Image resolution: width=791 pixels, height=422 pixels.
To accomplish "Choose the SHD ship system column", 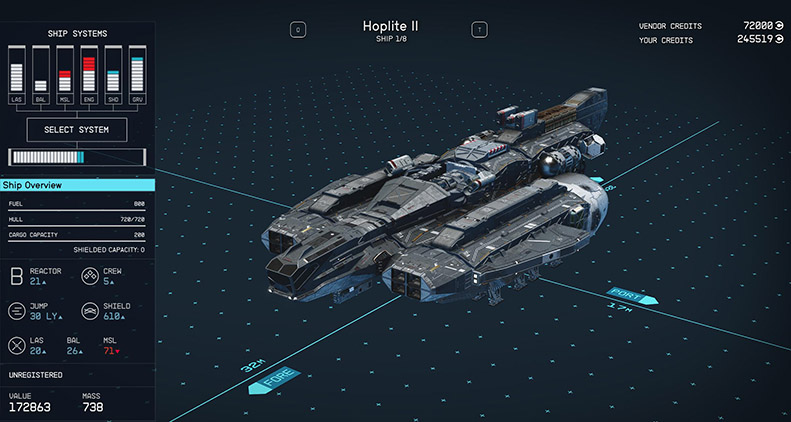I will (x=112, y=77).
